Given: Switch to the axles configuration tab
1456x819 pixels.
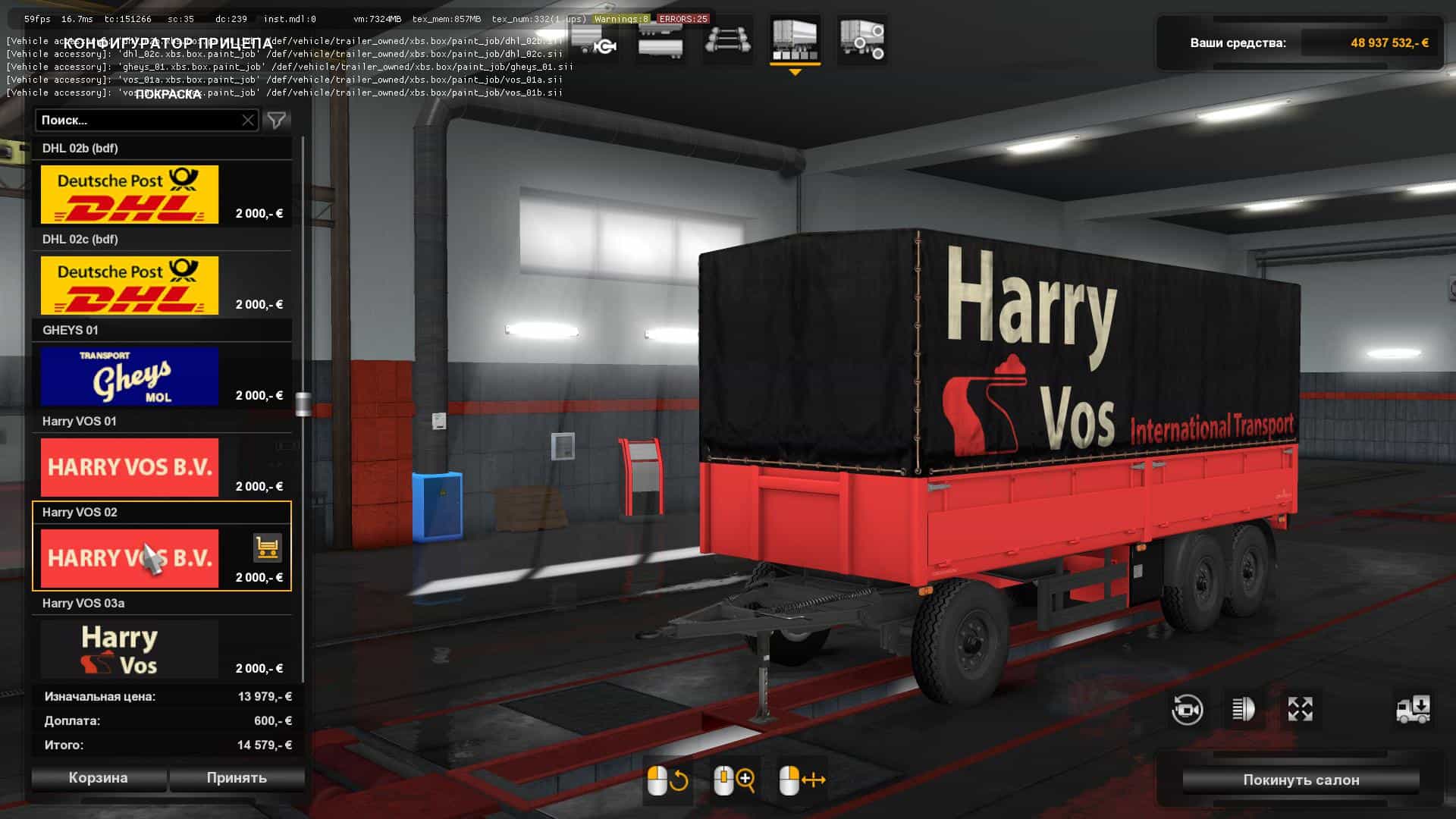Looking at the screenshot, I should pos(728,39).
